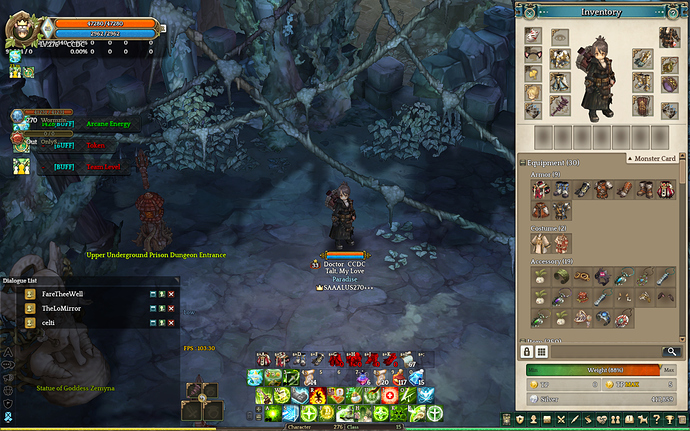Click the first armor item in Equipment
The height and width of the screenshot is (431, 690).
point(539,189)
